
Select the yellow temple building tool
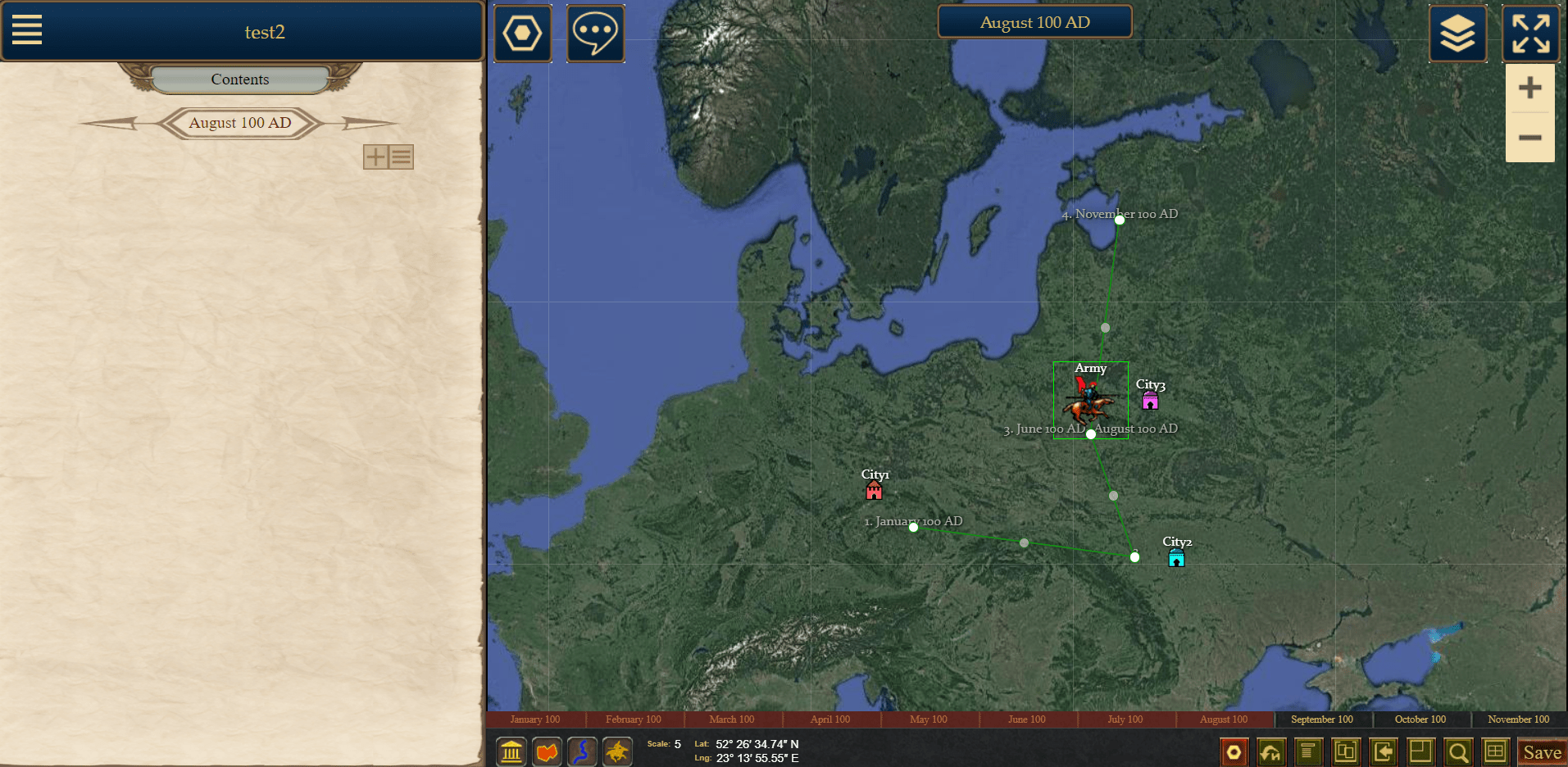511,751
